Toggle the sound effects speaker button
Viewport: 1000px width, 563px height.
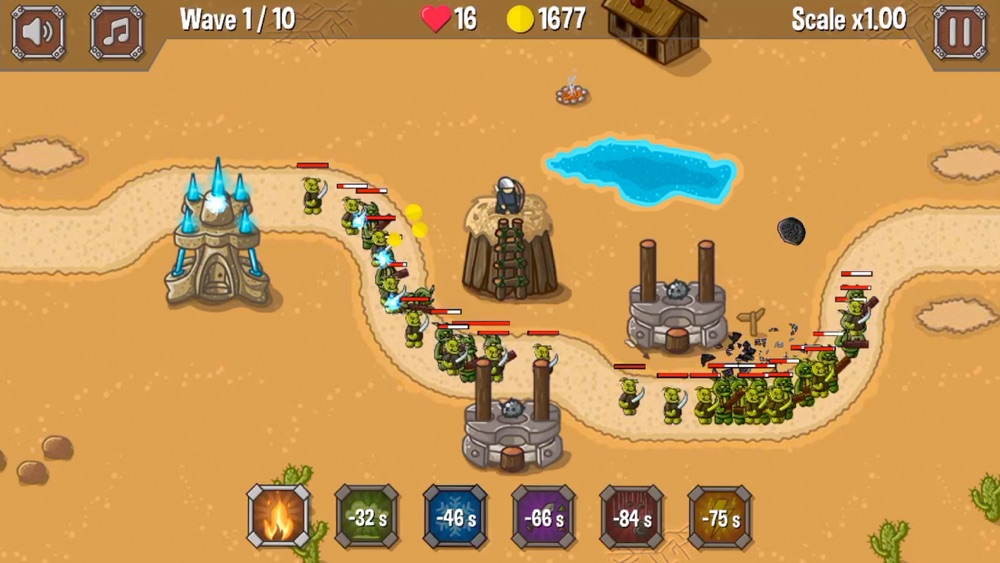38,32
